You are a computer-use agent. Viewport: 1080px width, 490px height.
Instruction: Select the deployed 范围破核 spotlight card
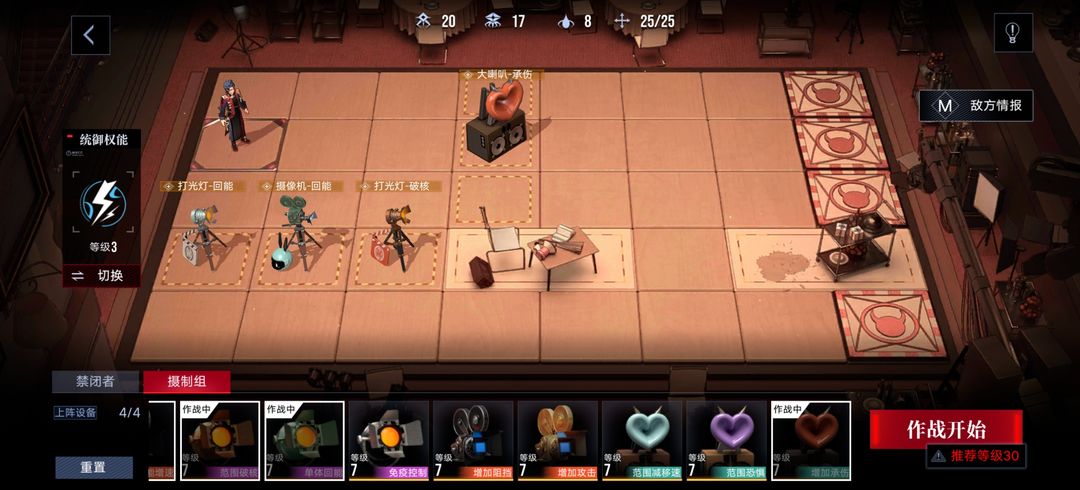(220, 441)
